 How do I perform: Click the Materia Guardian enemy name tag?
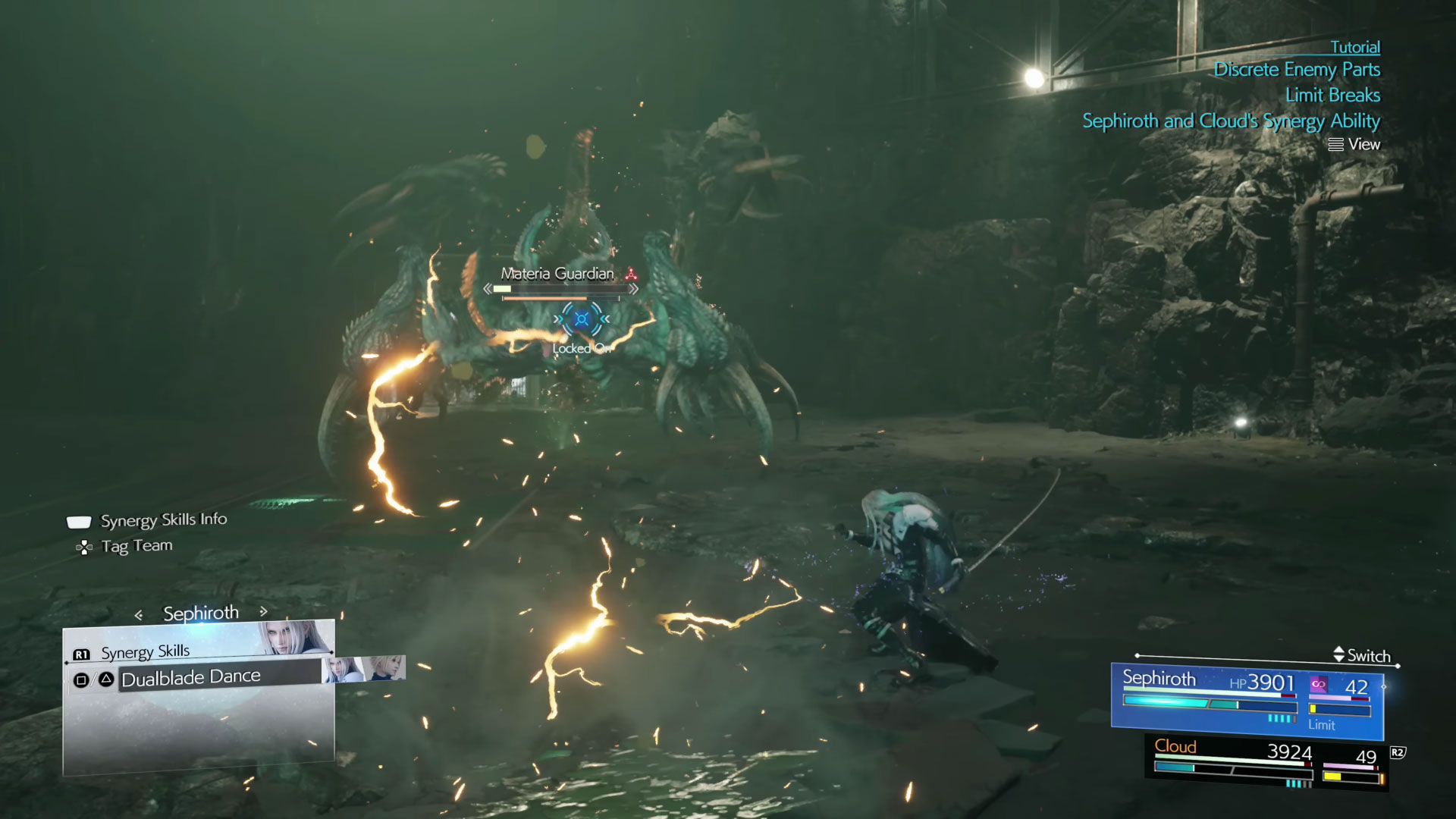(x=557, y=274)
